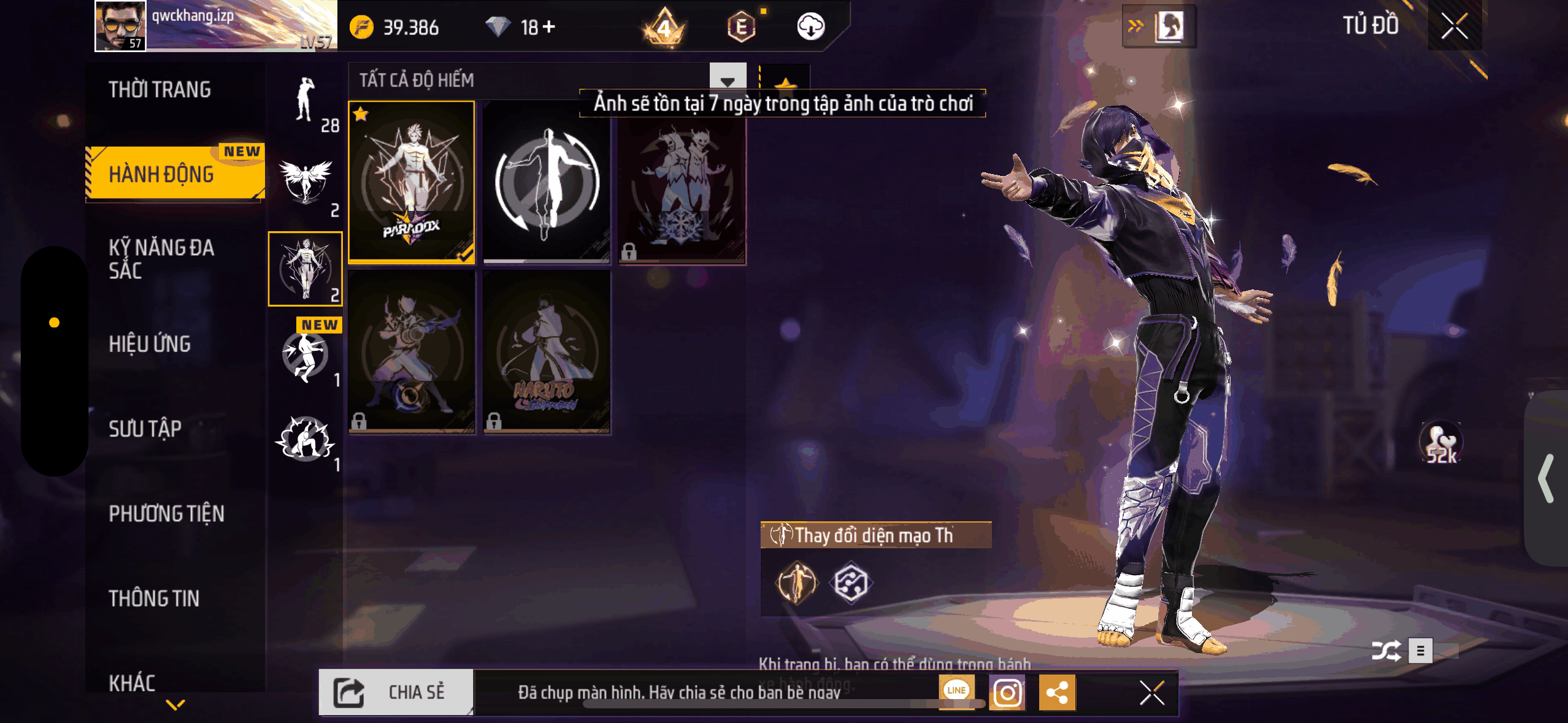Switch to Kỹ Năng Đa Sắc

pos(161,259)
